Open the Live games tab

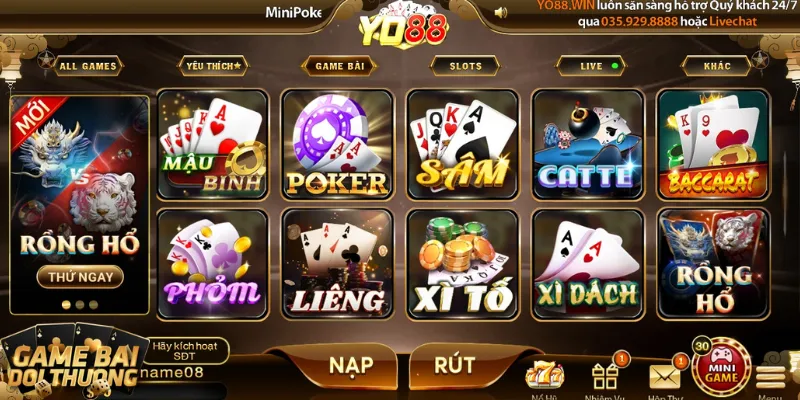click(x=596, y=66)
